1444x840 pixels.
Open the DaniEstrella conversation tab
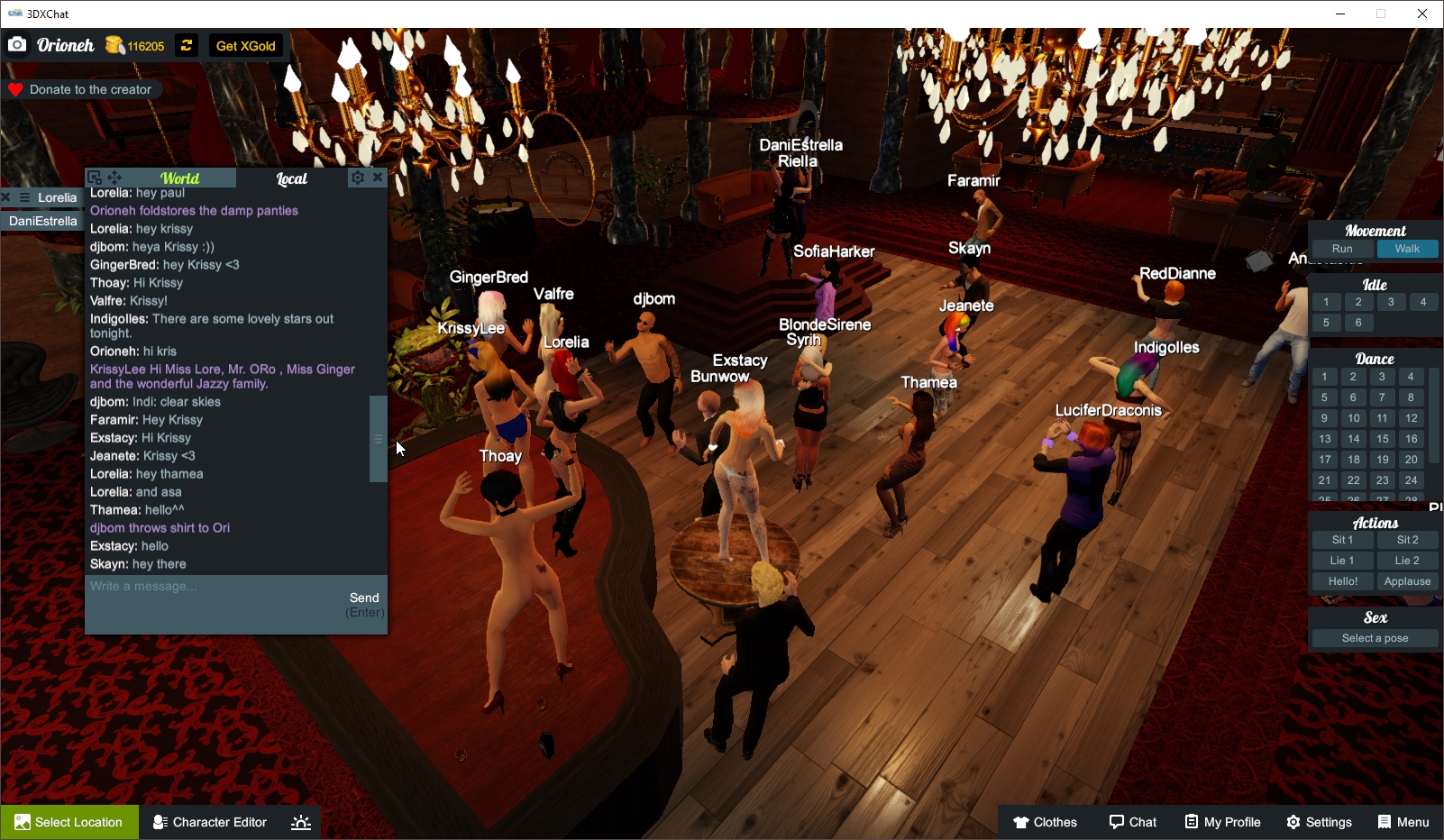click(41, 221)
